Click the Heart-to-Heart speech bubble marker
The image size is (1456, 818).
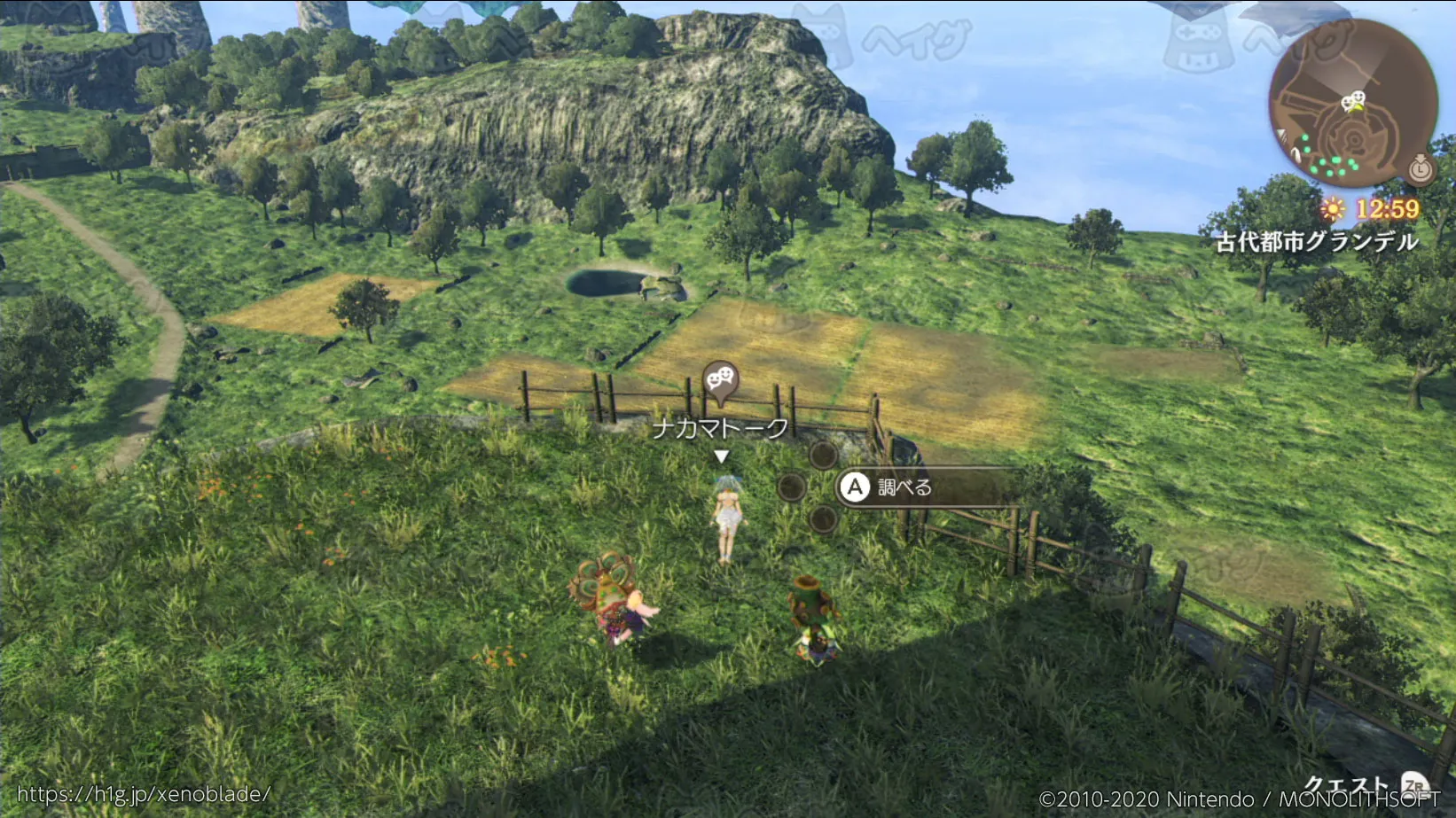(x=720, y=382)
